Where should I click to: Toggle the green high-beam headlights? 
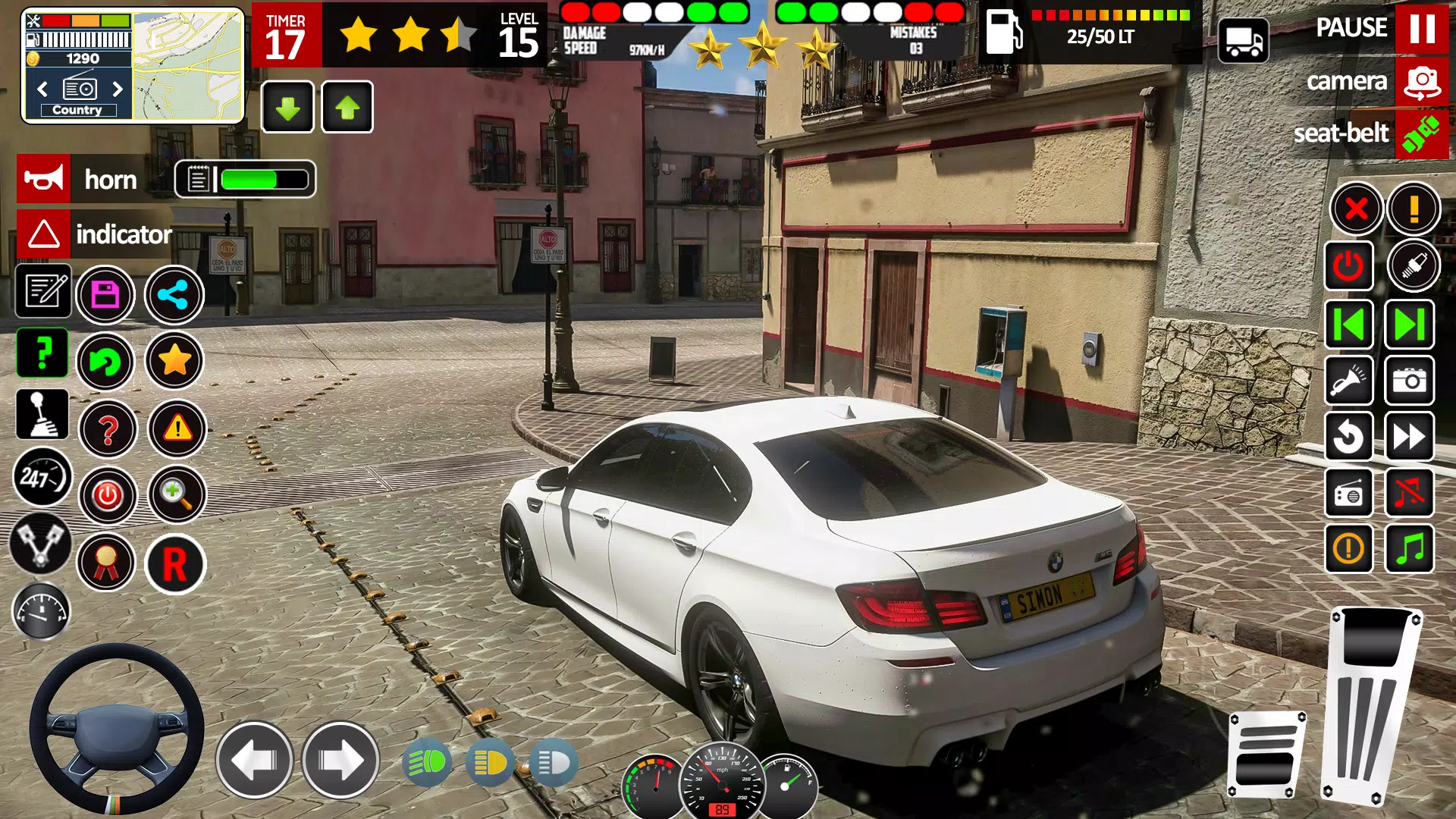tap(428, 762)
